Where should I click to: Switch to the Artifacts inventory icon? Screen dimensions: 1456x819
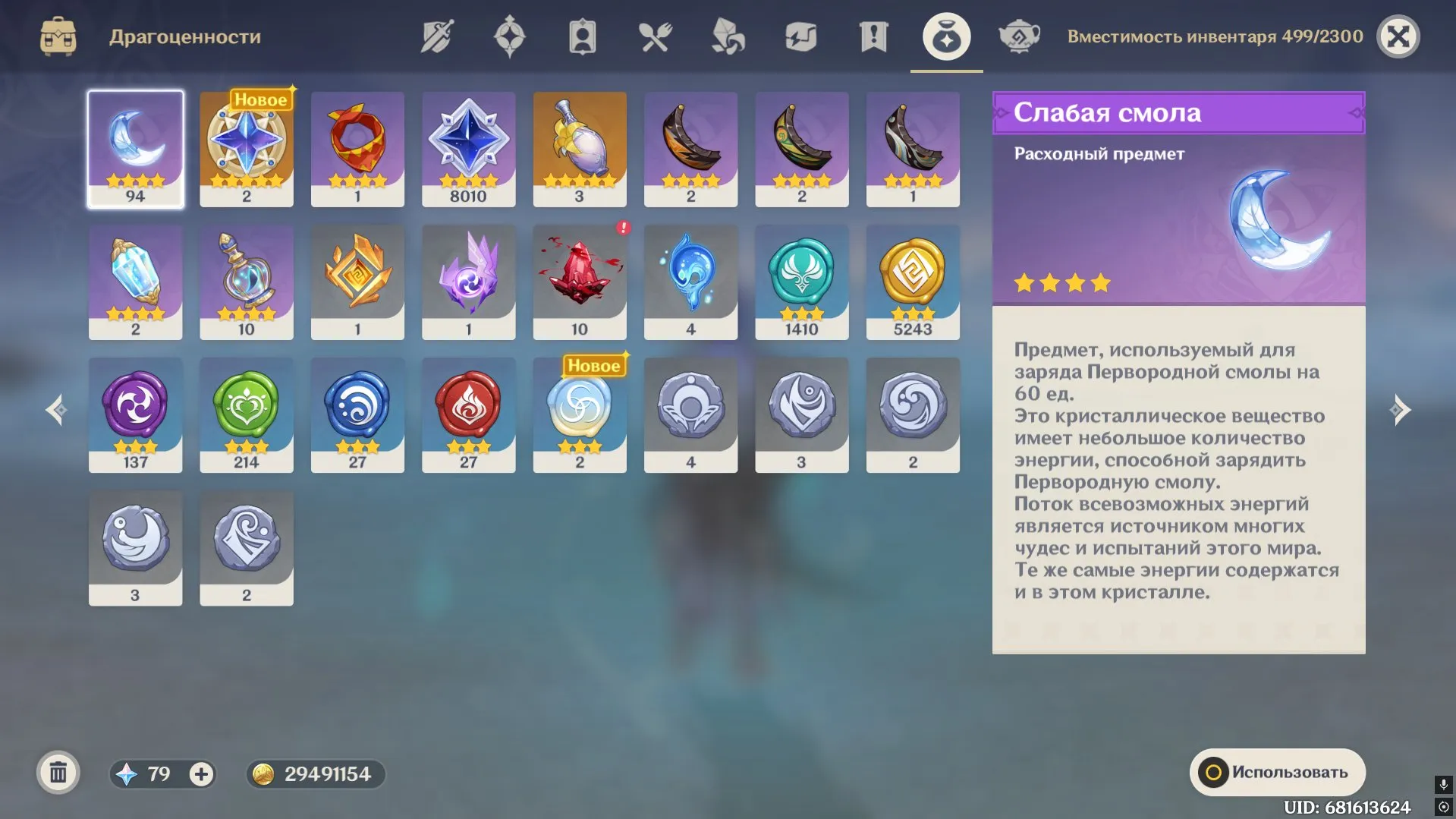click(508, 35)
